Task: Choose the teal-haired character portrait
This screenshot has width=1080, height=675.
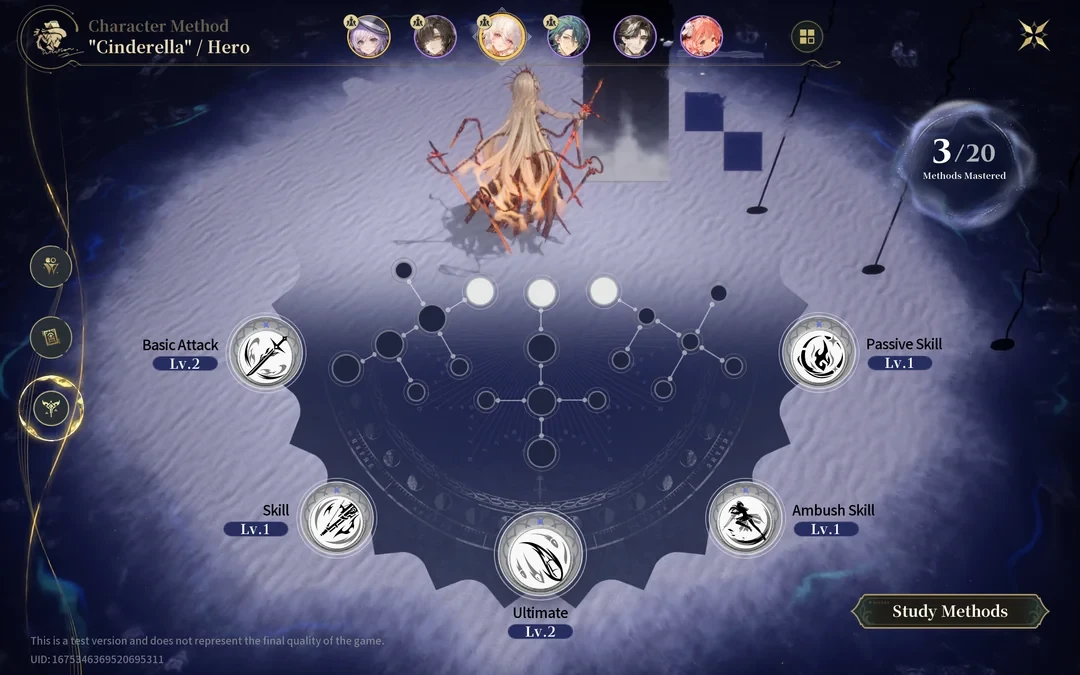Action: pyautogui.click(x=568, y=37)
